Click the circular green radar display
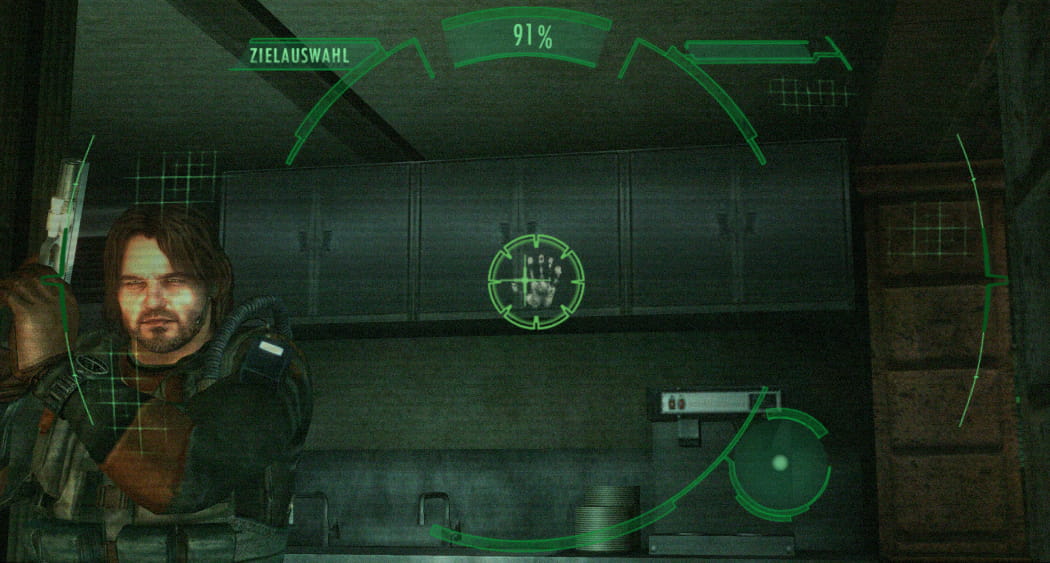The height and width of the screenshot is (563, 1050). pyautogui.click(x=779, y=463)
